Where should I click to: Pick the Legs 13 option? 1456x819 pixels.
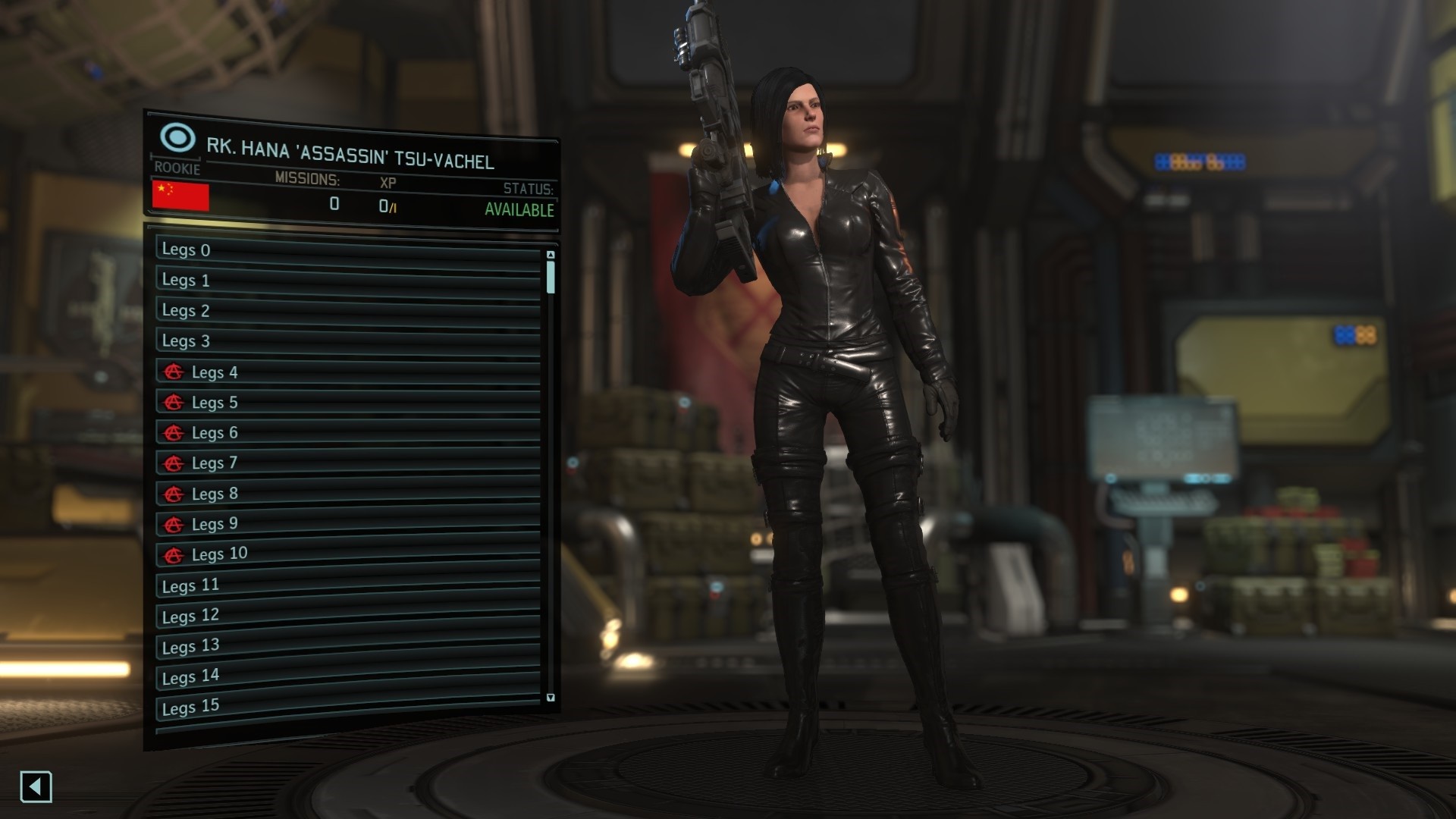click(x=347, y=645)
